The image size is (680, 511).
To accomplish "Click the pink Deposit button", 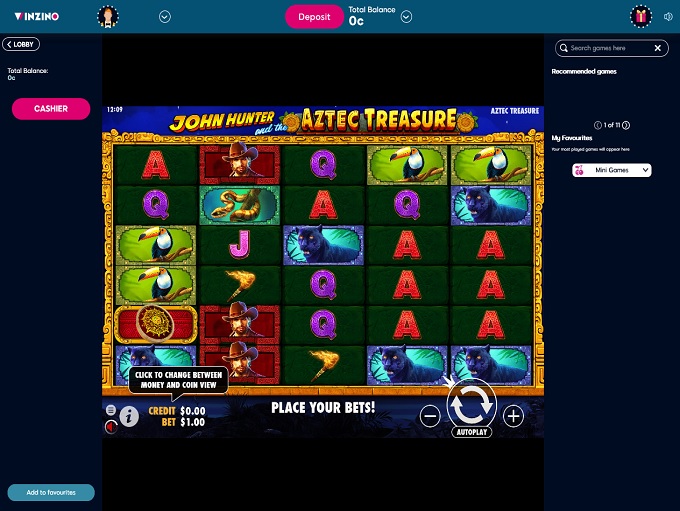I will (x=314, y=17).
